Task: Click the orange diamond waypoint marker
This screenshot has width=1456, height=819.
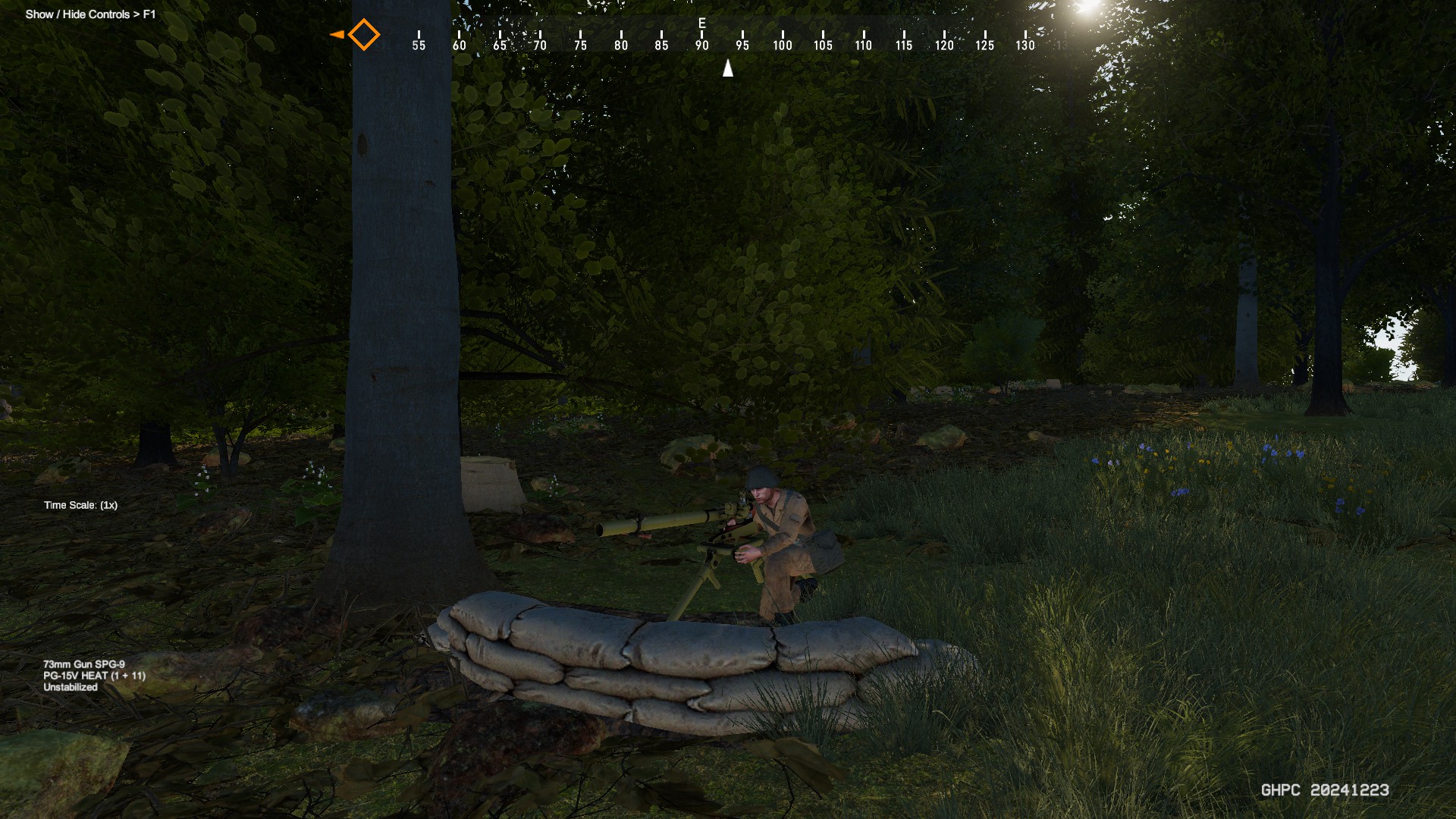Action: (x=363, y=35)
